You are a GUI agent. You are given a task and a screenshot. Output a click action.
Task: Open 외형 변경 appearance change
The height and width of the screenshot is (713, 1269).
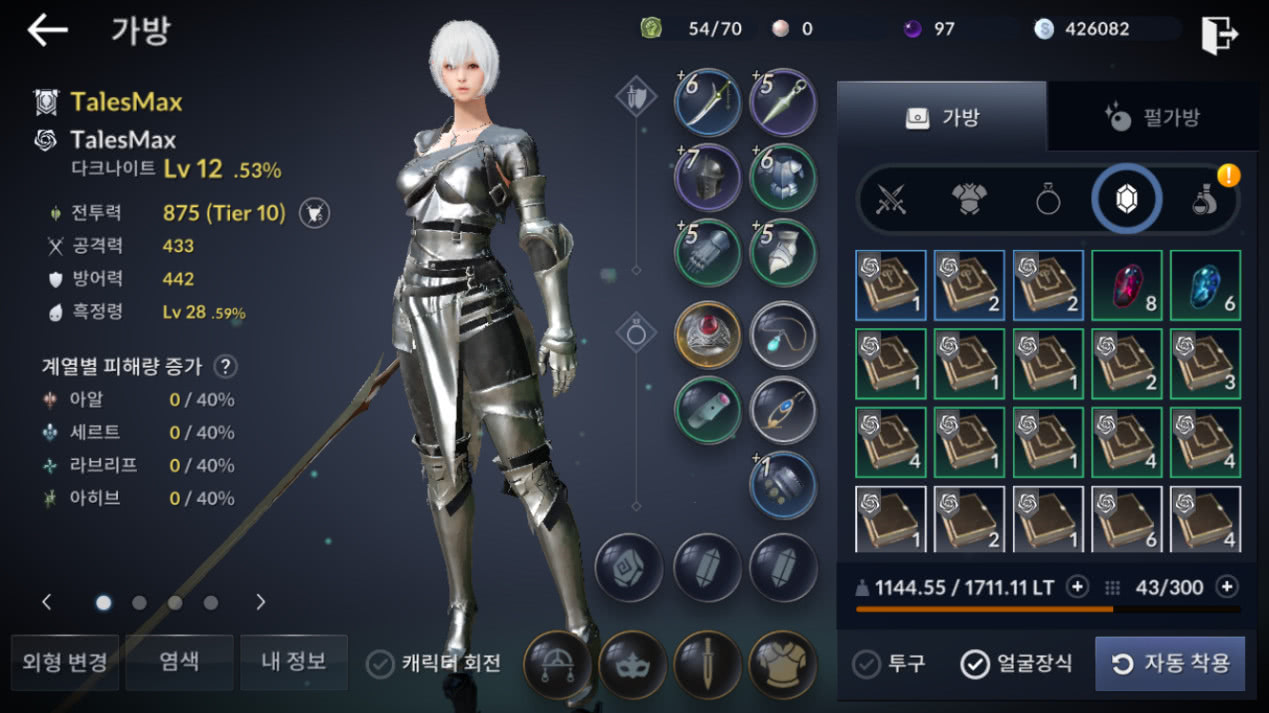tap(65, 662)
